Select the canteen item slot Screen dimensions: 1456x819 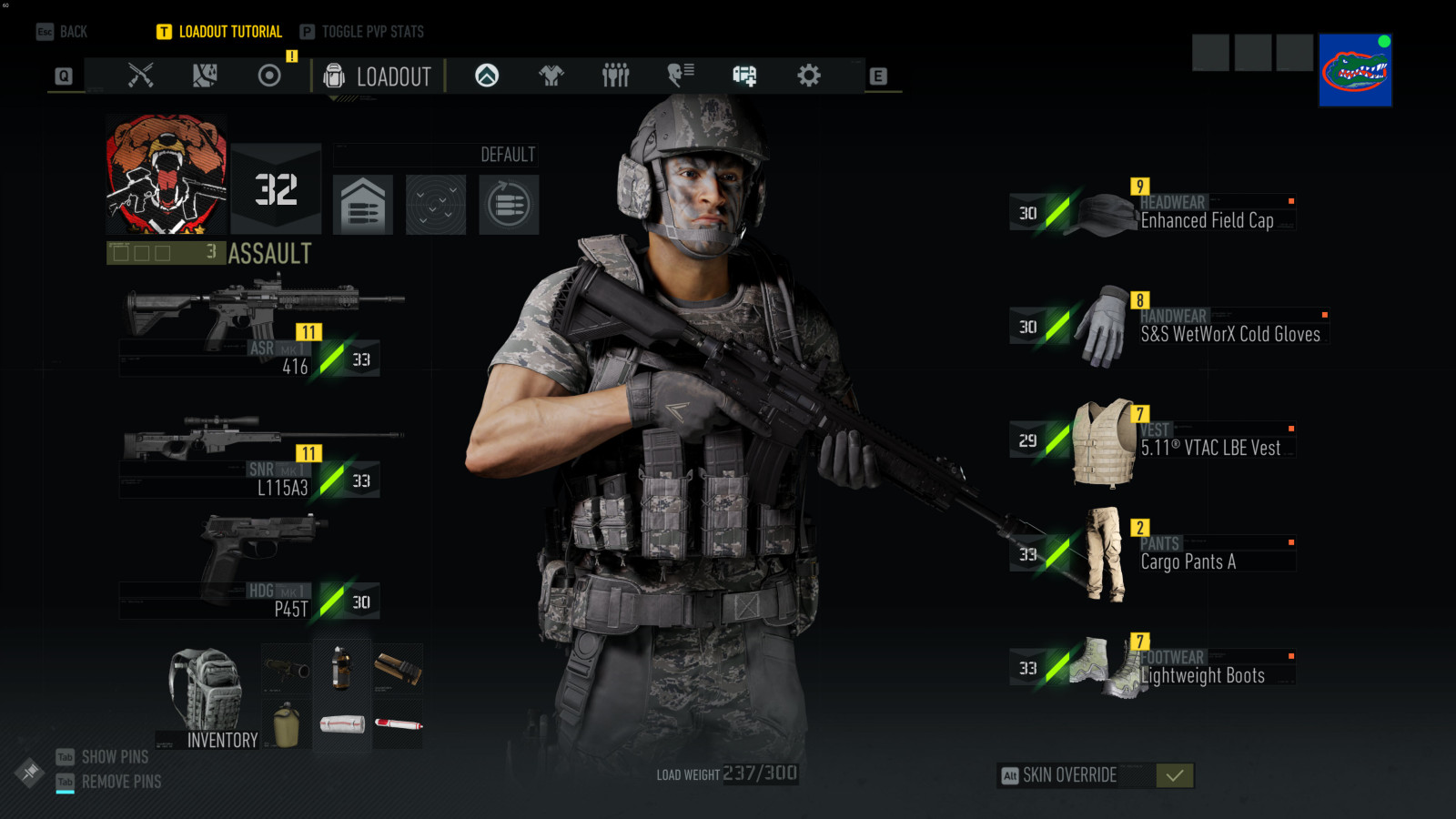pyautogui.click(x=287, y=725)
